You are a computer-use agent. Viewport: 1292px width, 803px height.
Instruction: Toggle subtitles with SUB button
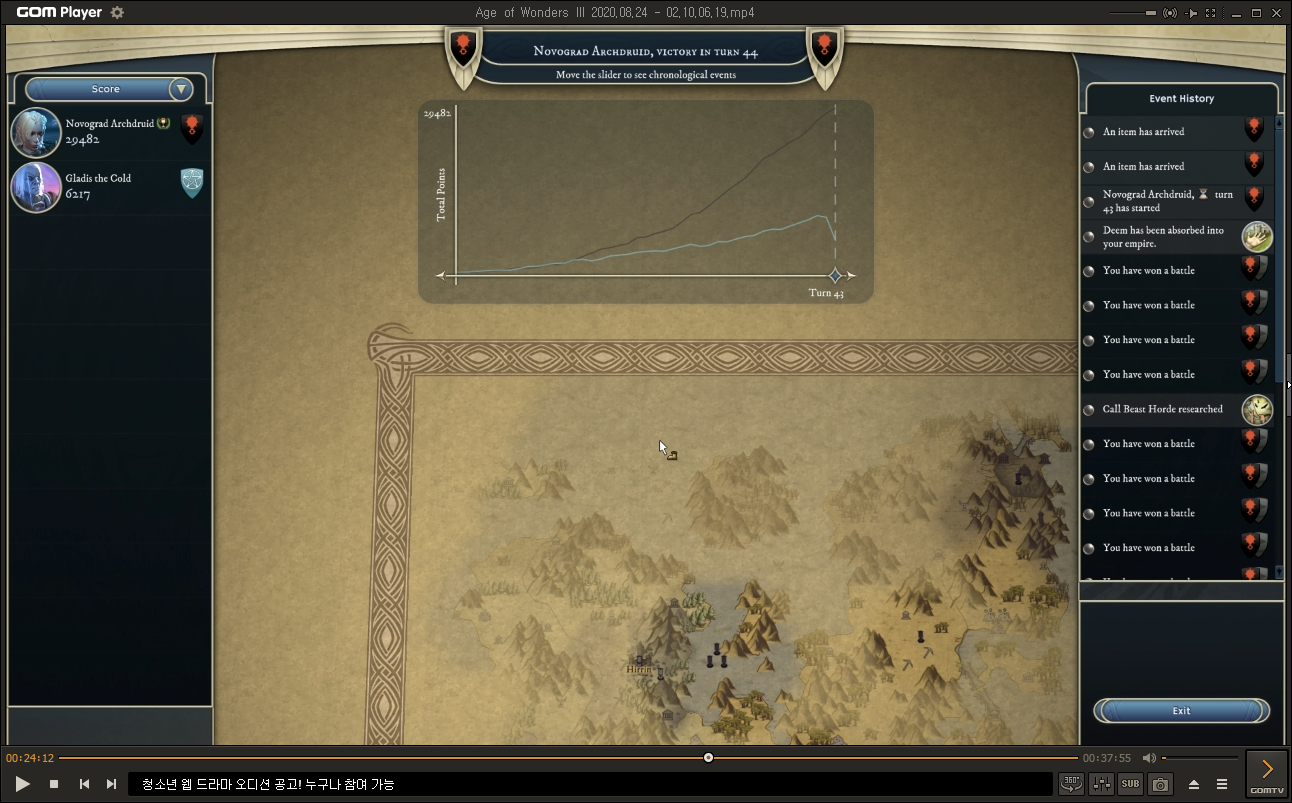point(1130,784)
